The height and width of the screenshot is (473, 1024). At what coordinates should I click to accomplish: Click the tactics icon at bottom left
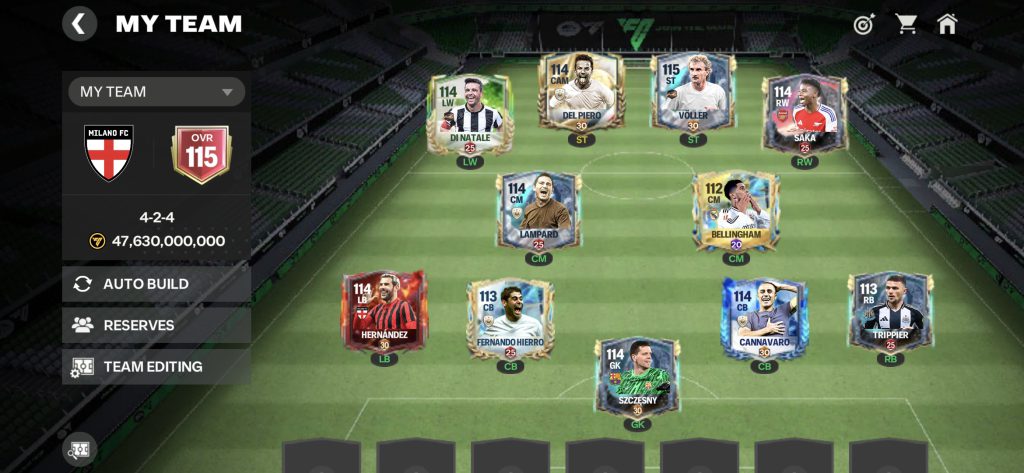(x=80, y=449)
